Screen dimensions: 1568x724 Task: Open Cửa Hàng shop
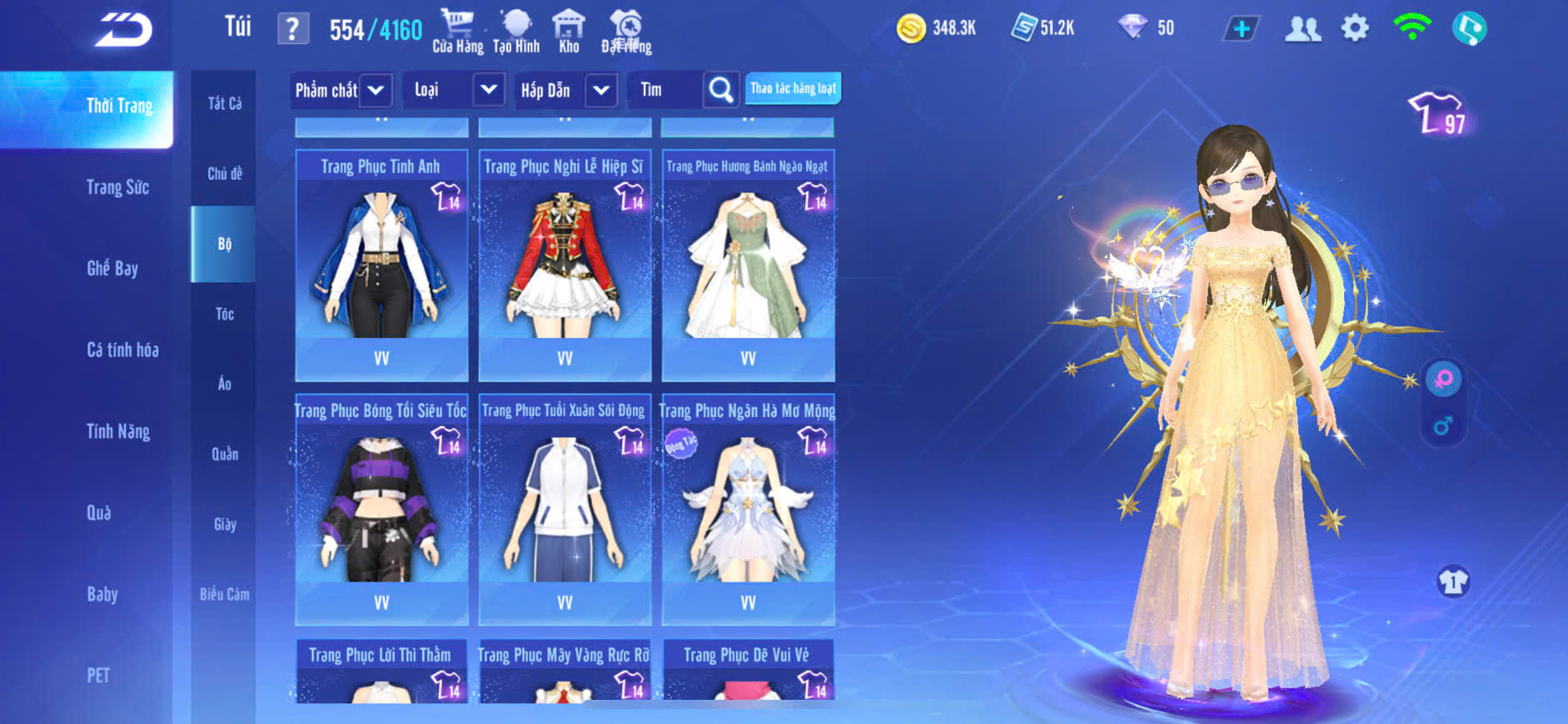coord(457,32)
